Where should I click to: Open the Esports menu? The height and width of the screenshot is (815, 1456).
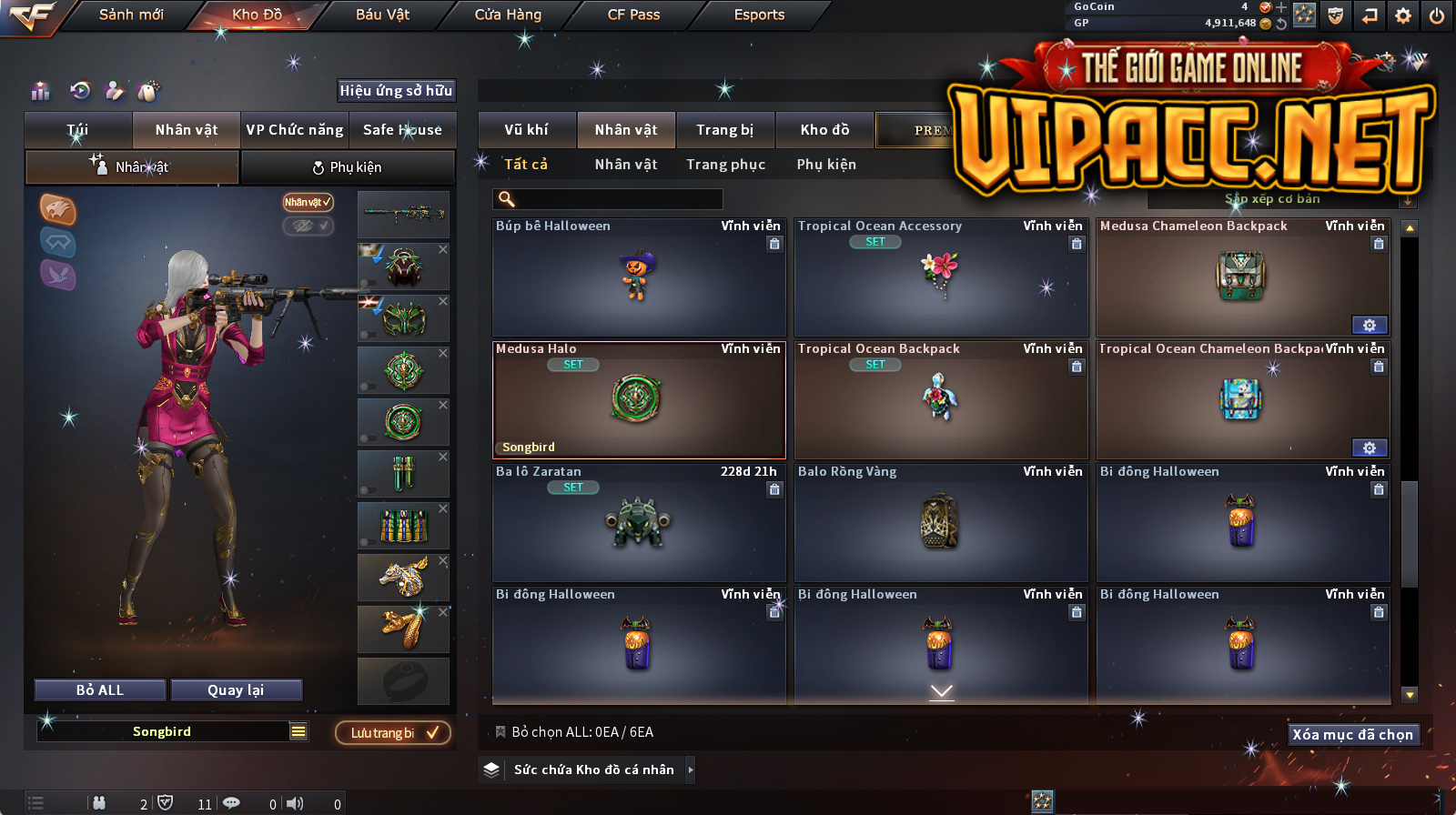coord(759,15)
